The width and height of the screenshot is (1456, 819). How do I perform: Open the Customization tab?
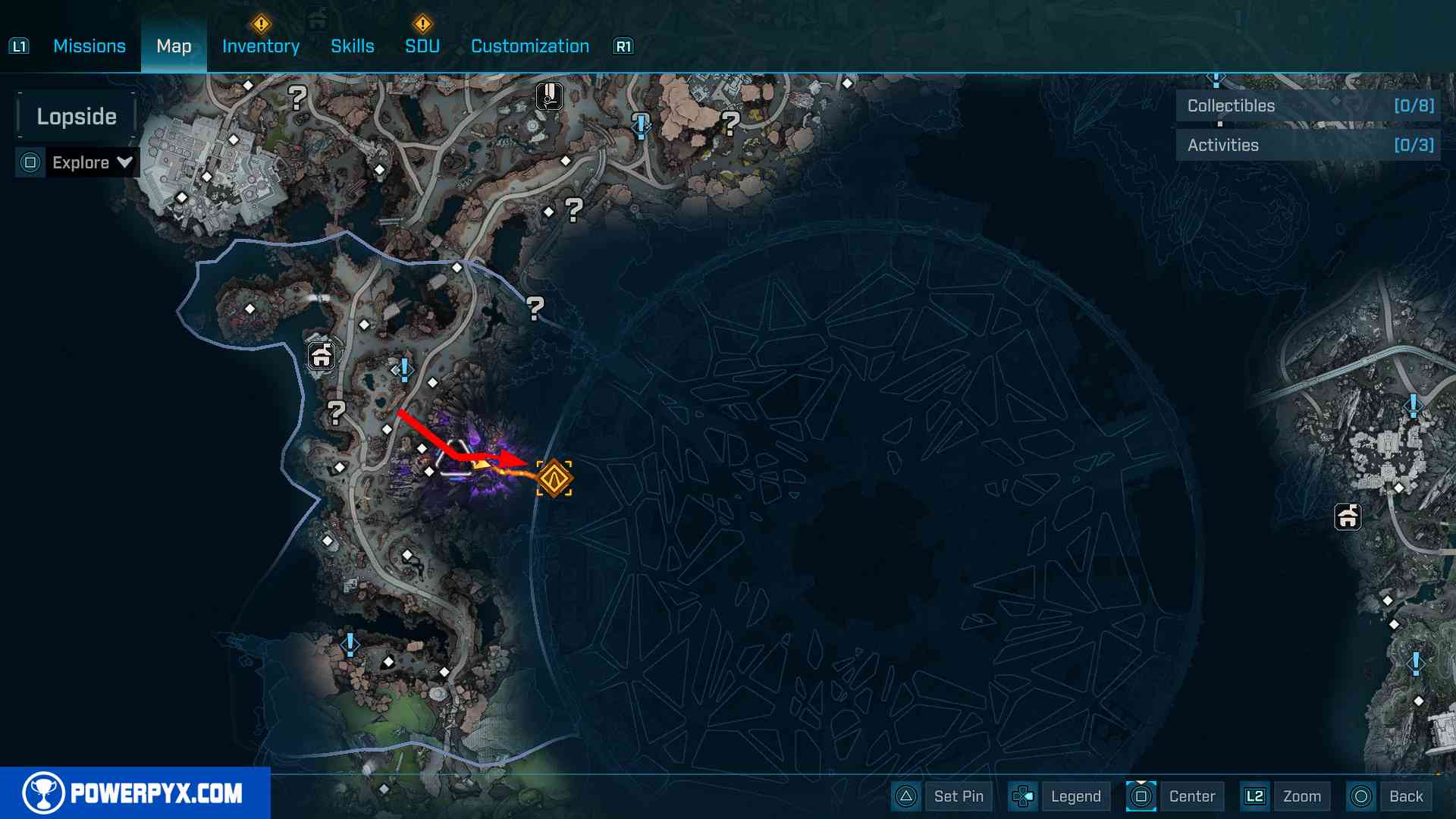click(529, 45)
